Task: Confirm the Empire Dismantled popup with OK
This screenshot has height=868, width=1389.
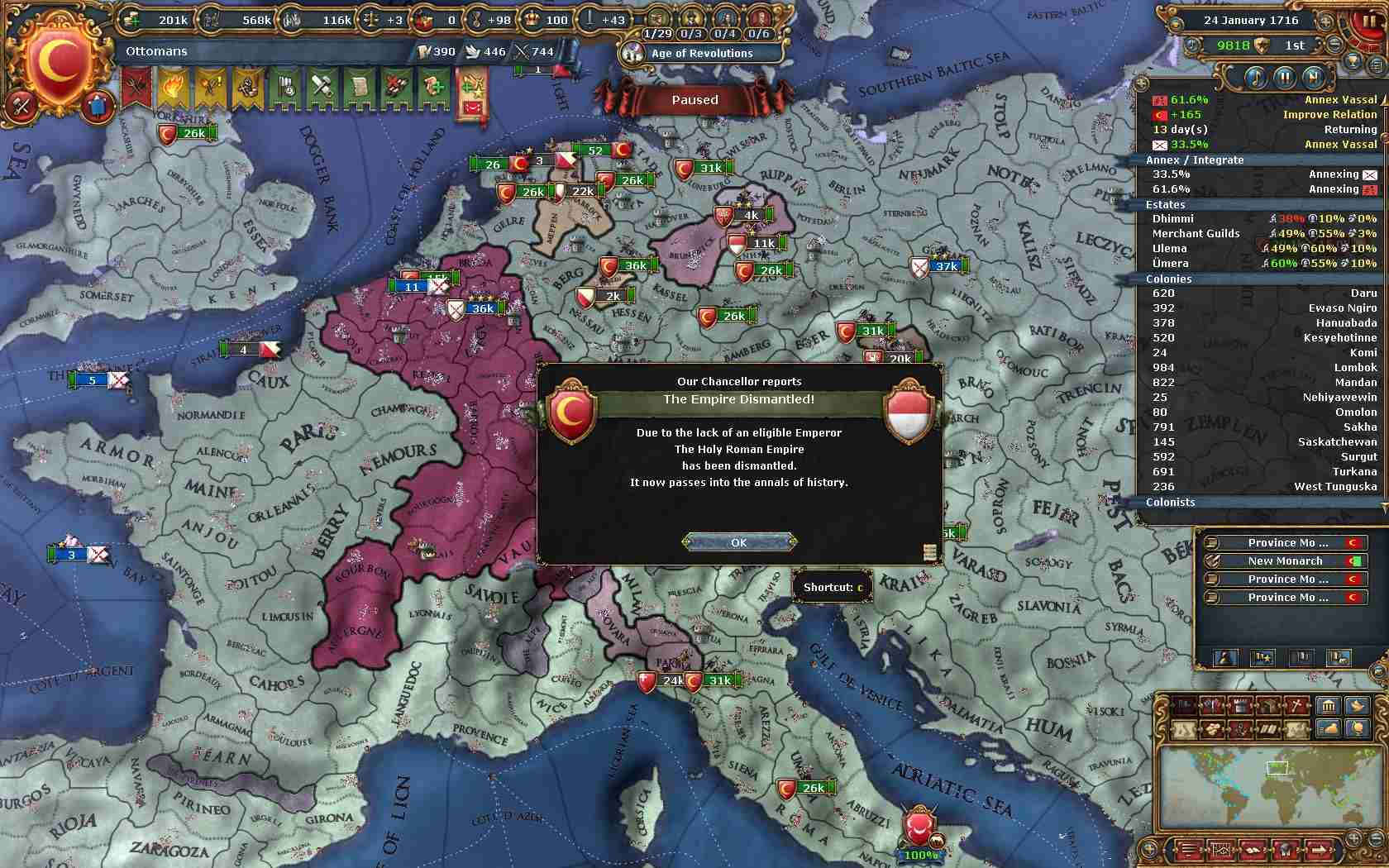Action: click(x=738, y=542)
